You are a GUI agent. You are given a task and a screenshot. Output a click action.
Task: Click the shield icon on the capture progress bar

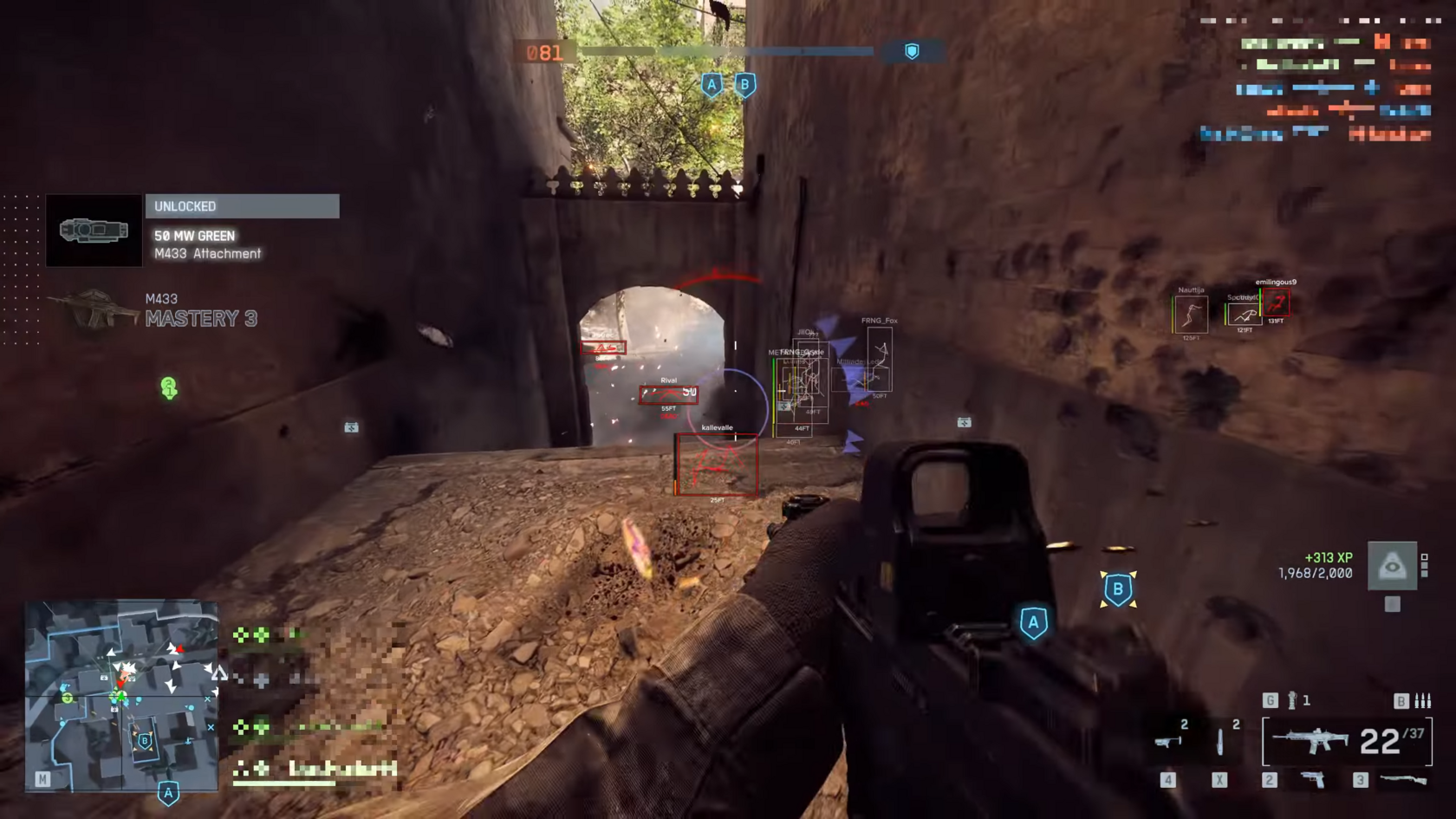[911, 50]
